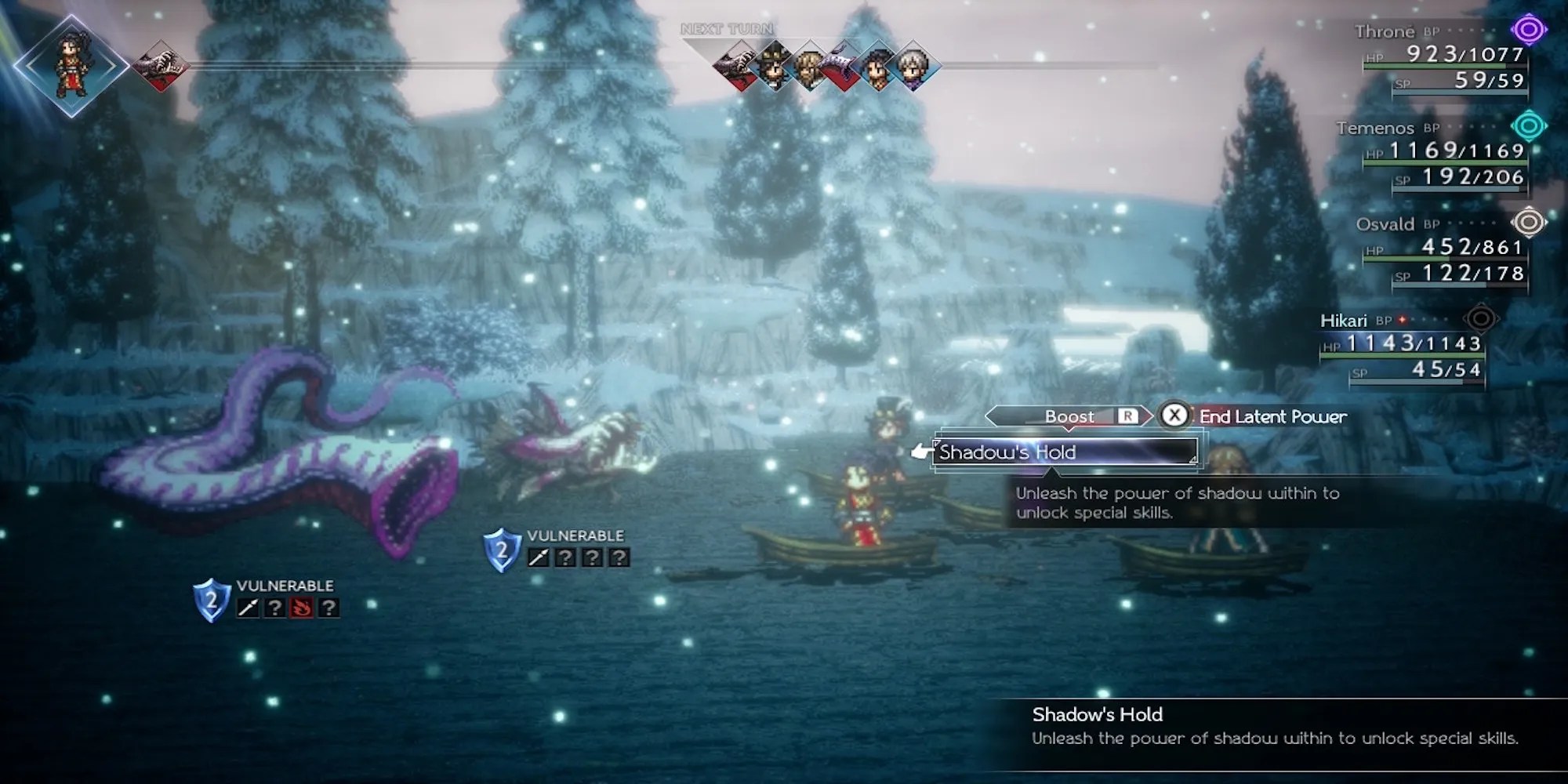
Task: Click the purple tentacle enemy turn-order portrait
Action: point(844,67)
